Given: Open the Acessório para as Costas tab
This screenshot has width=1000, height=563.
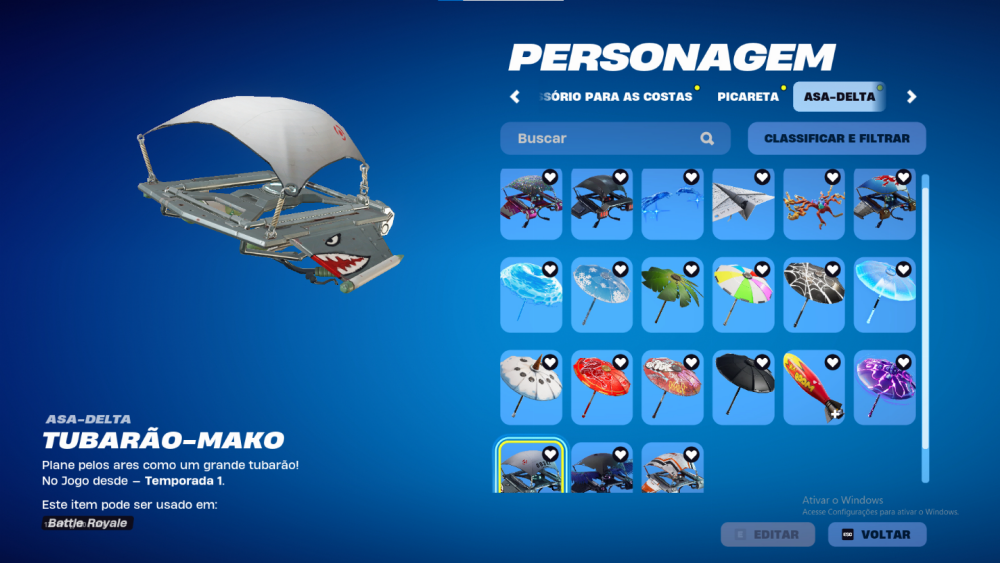Looking at the screenshot, I should coord(617,97).
